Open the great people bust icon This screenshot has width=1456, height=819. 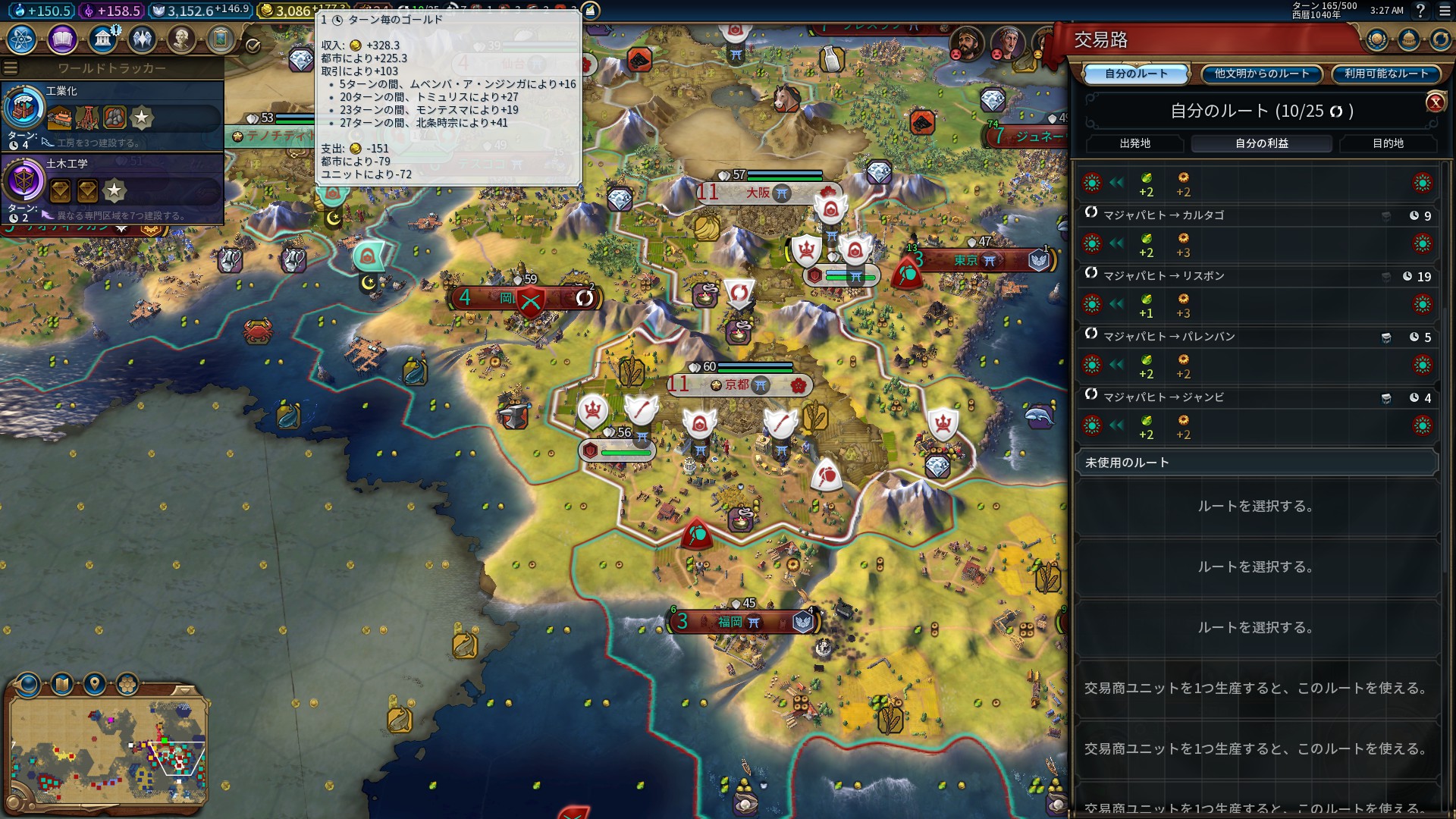click(x=181, y=39)
